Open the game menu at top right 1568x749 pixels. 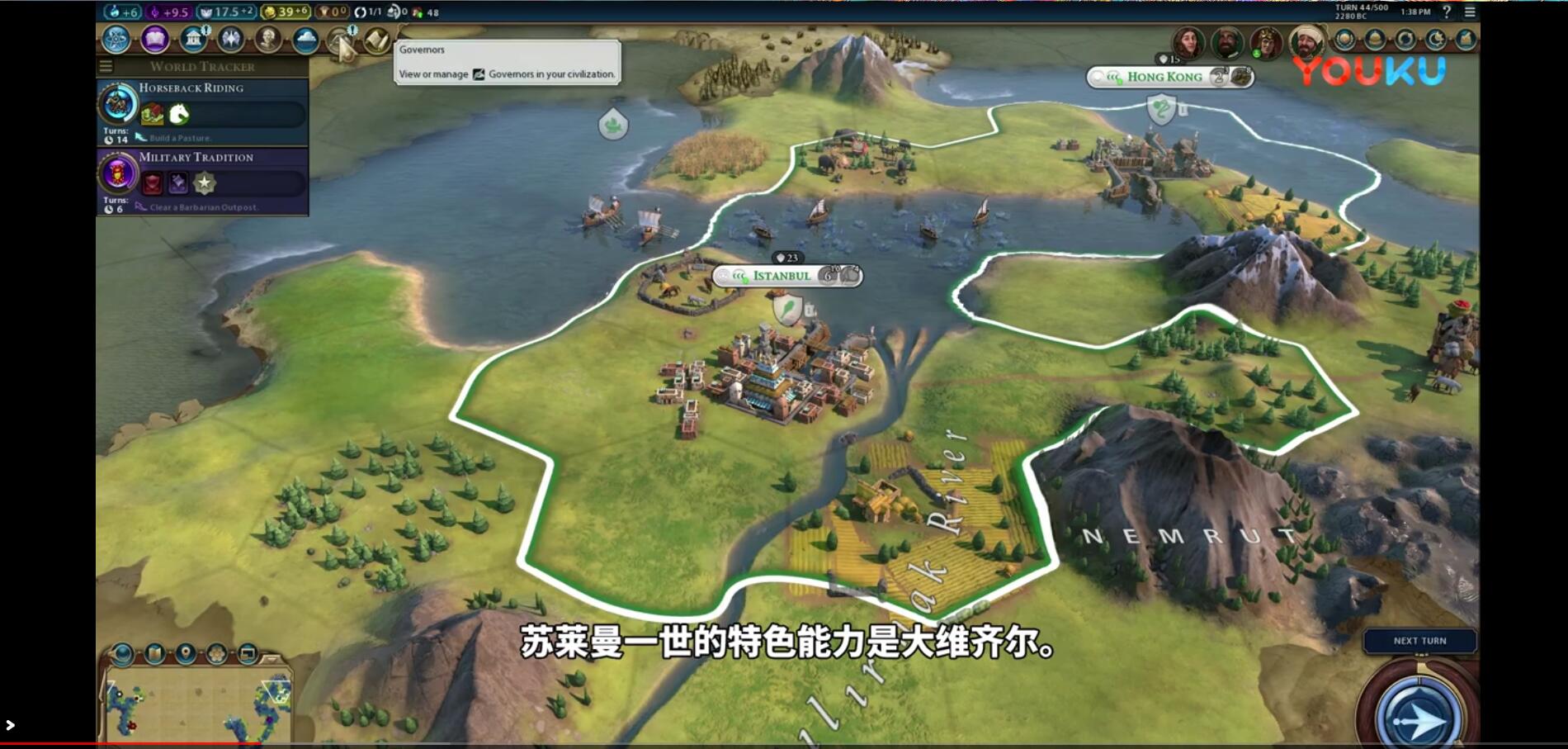pyautogui.click(x=1470, y=12)
